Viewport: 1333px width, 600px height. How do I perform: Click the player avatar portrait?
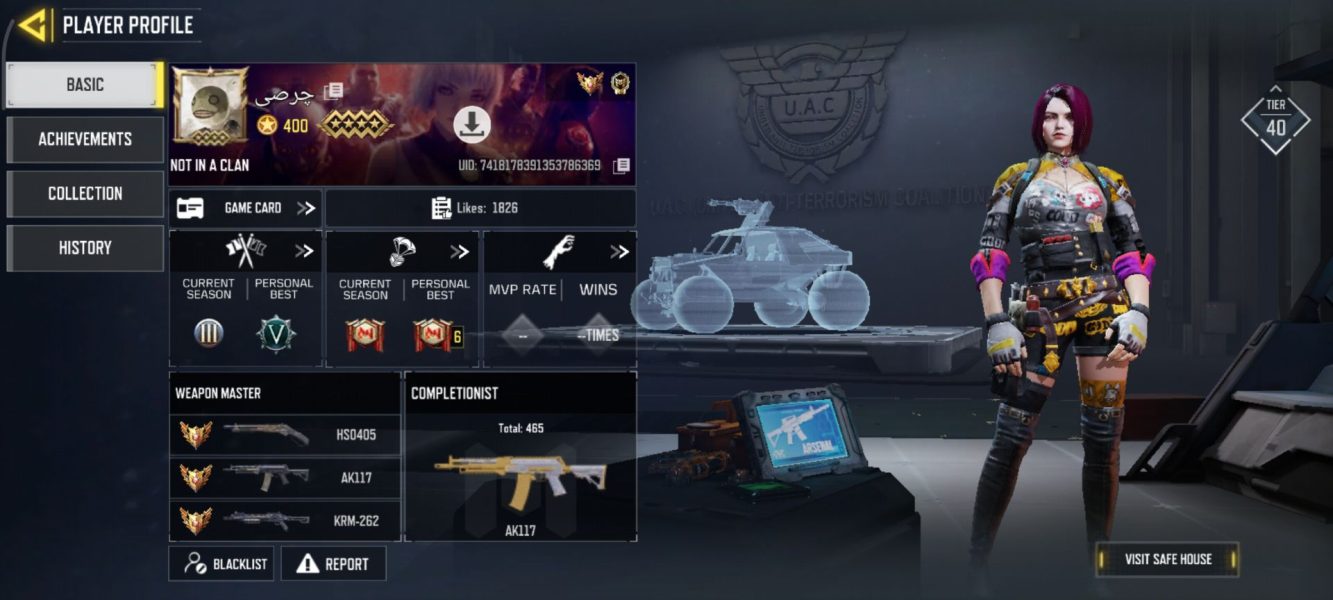210,106
